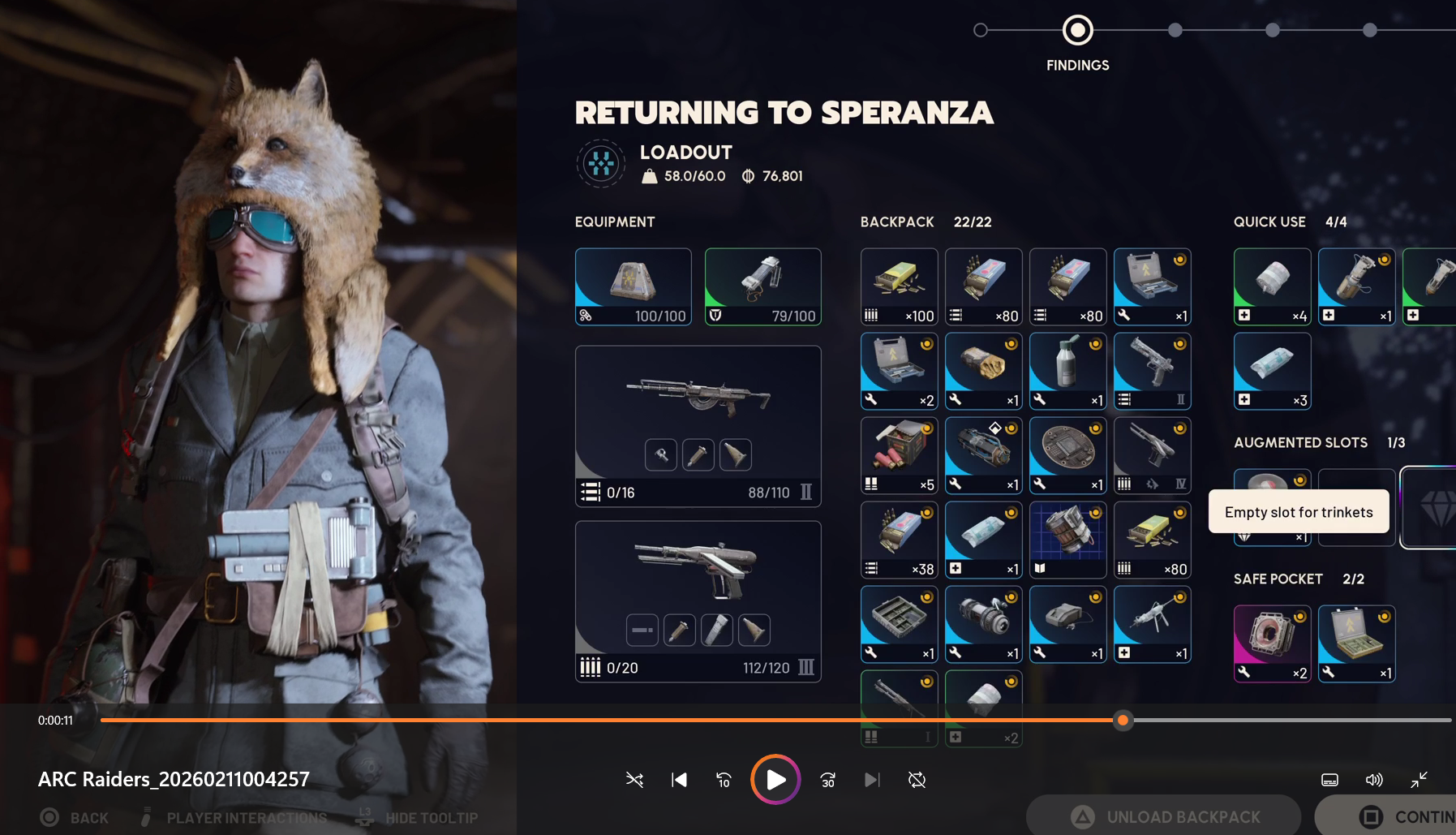The image size is (1456, 835).
Task: Select the circular circuit board item in backpack
Action: [x=1067, y=455]
